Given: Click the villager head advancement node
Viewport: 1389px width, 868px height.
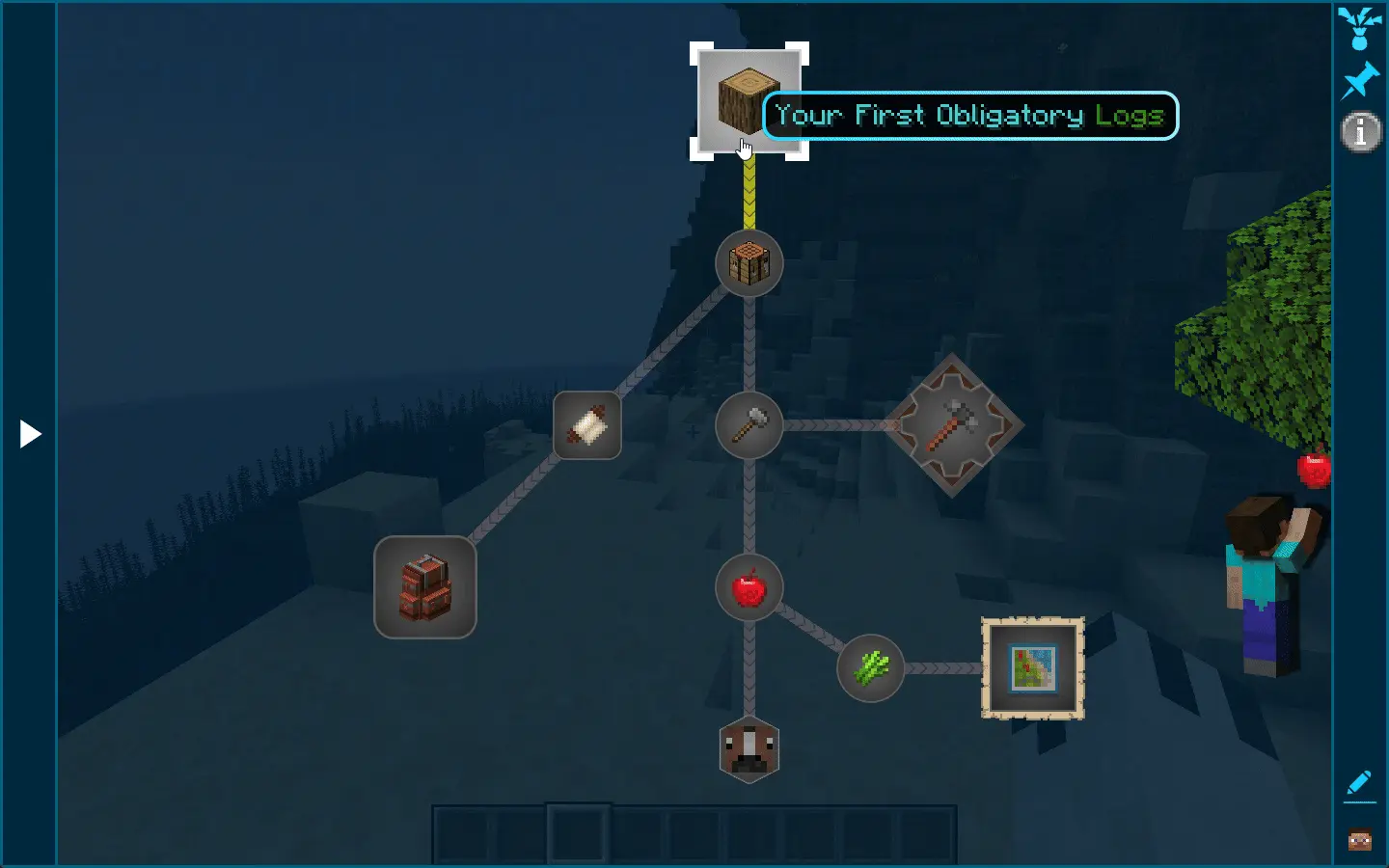Looking at the screenshot, I should [749, 750].
